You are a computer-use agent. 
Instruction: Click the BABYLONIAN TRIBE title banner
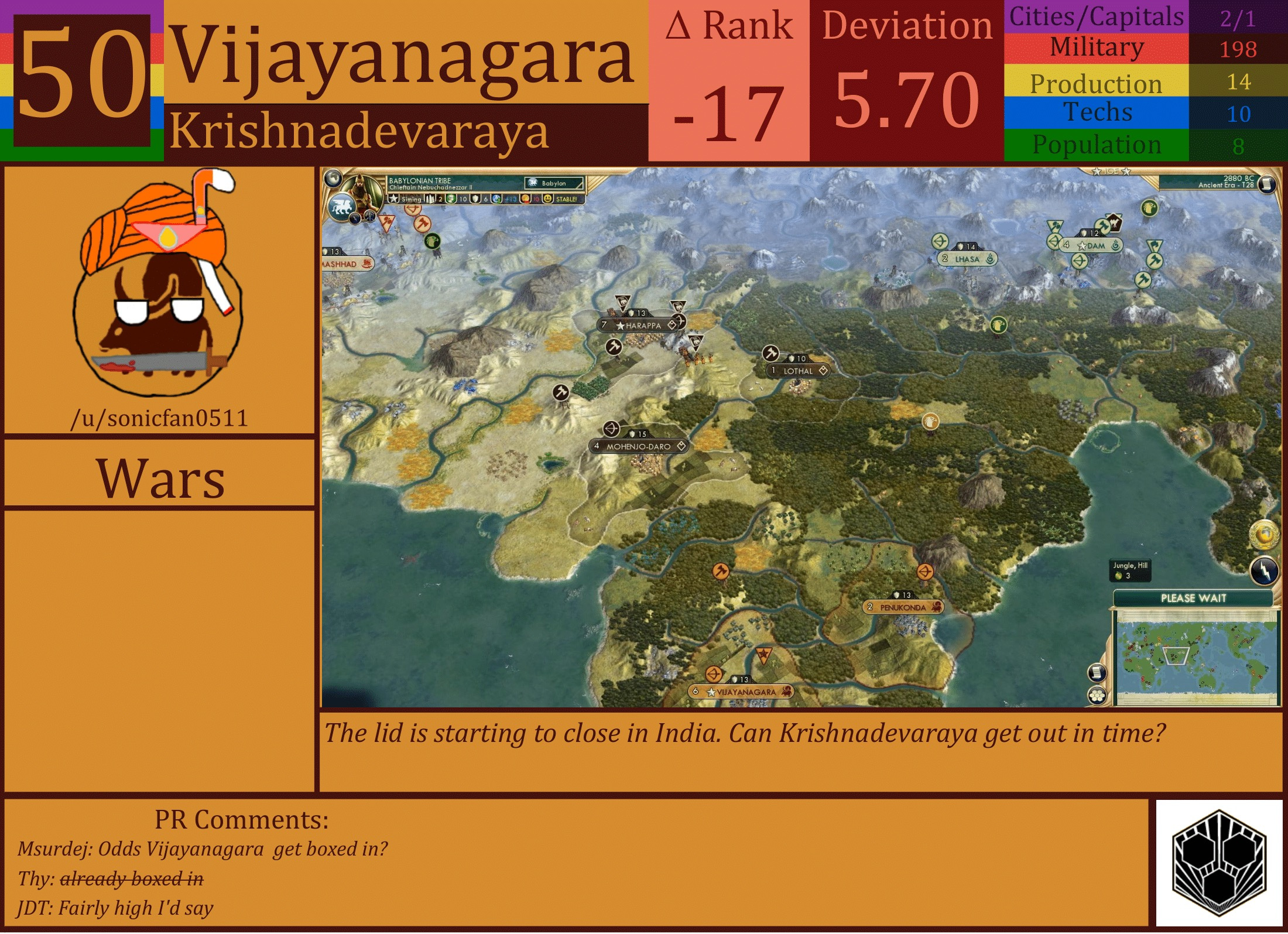coord(420,180)
